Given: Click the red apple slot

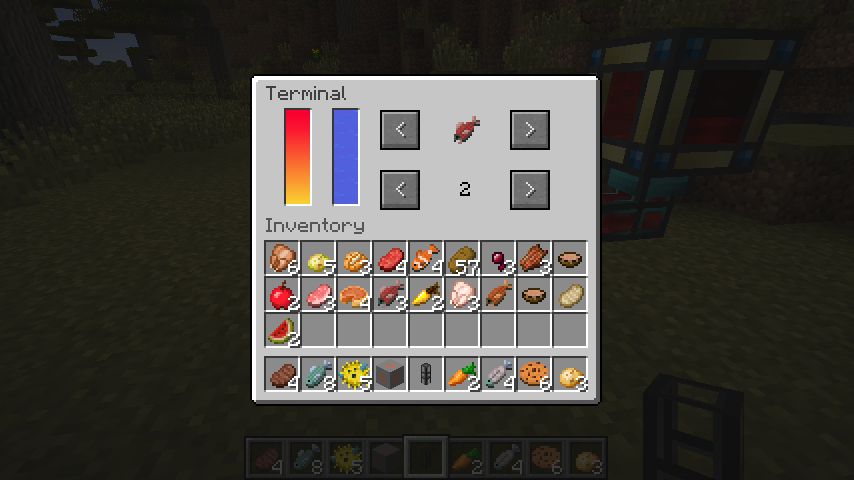Looking at the screenshot, I should coord(282,295).
